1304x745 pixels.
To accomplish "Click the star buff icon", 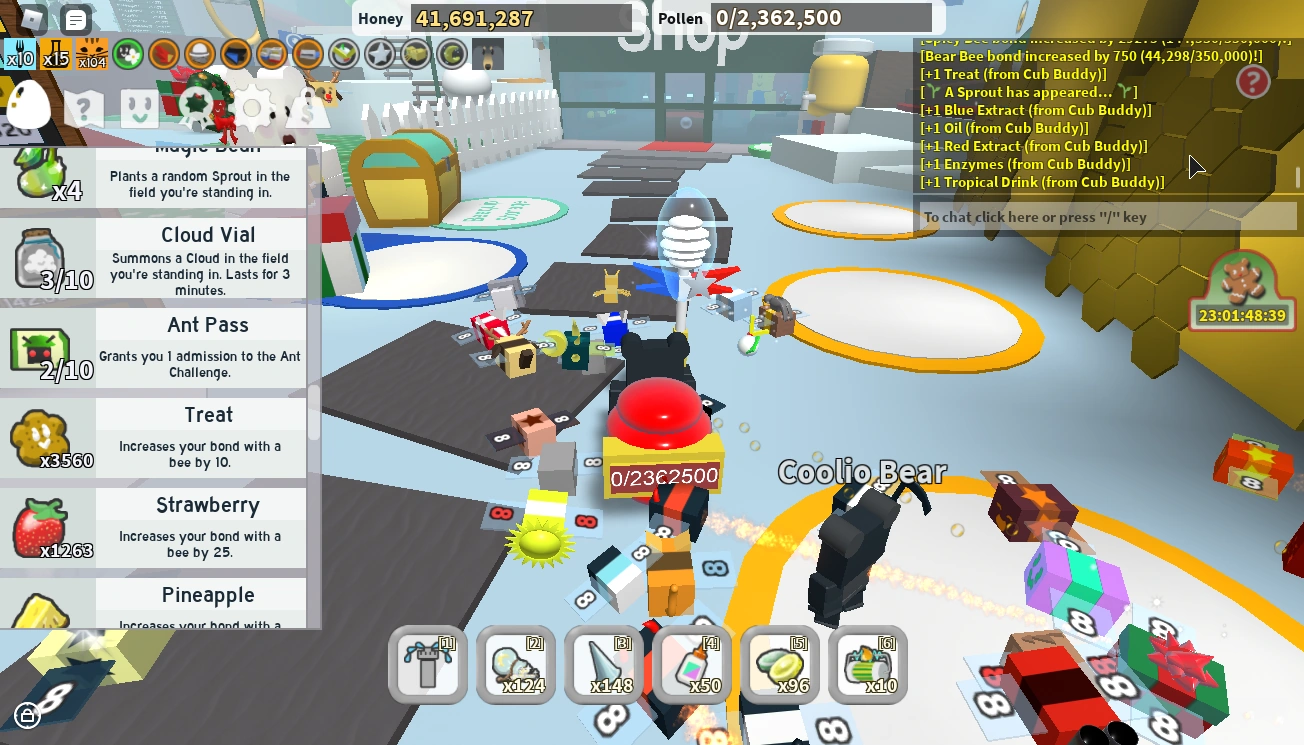I will (x=380, y=55).
